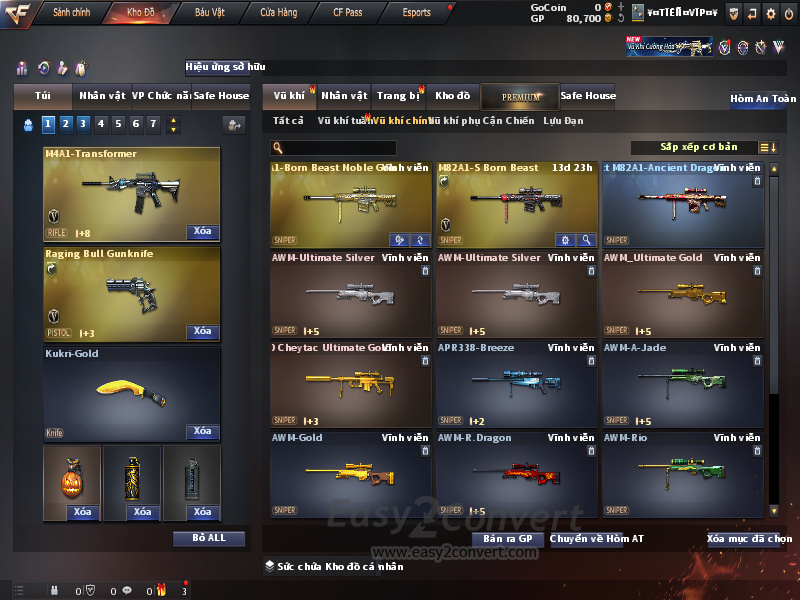Pick the APR338-Breeze sniper card
800x600 pixels.
click(517, 384)
